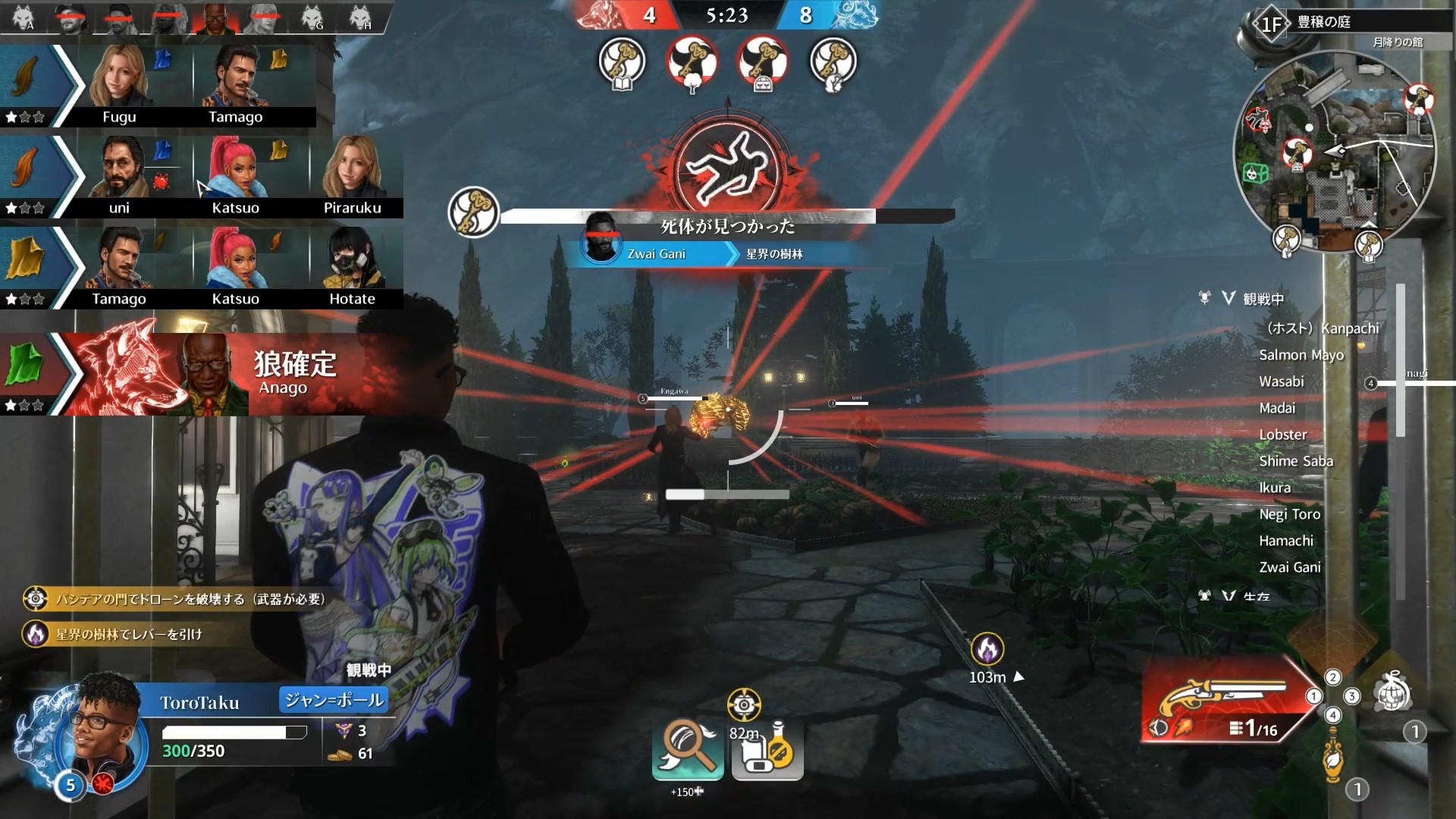Choose Hotate's masked portrait
1456x819 pixels.
pos(352,259)
